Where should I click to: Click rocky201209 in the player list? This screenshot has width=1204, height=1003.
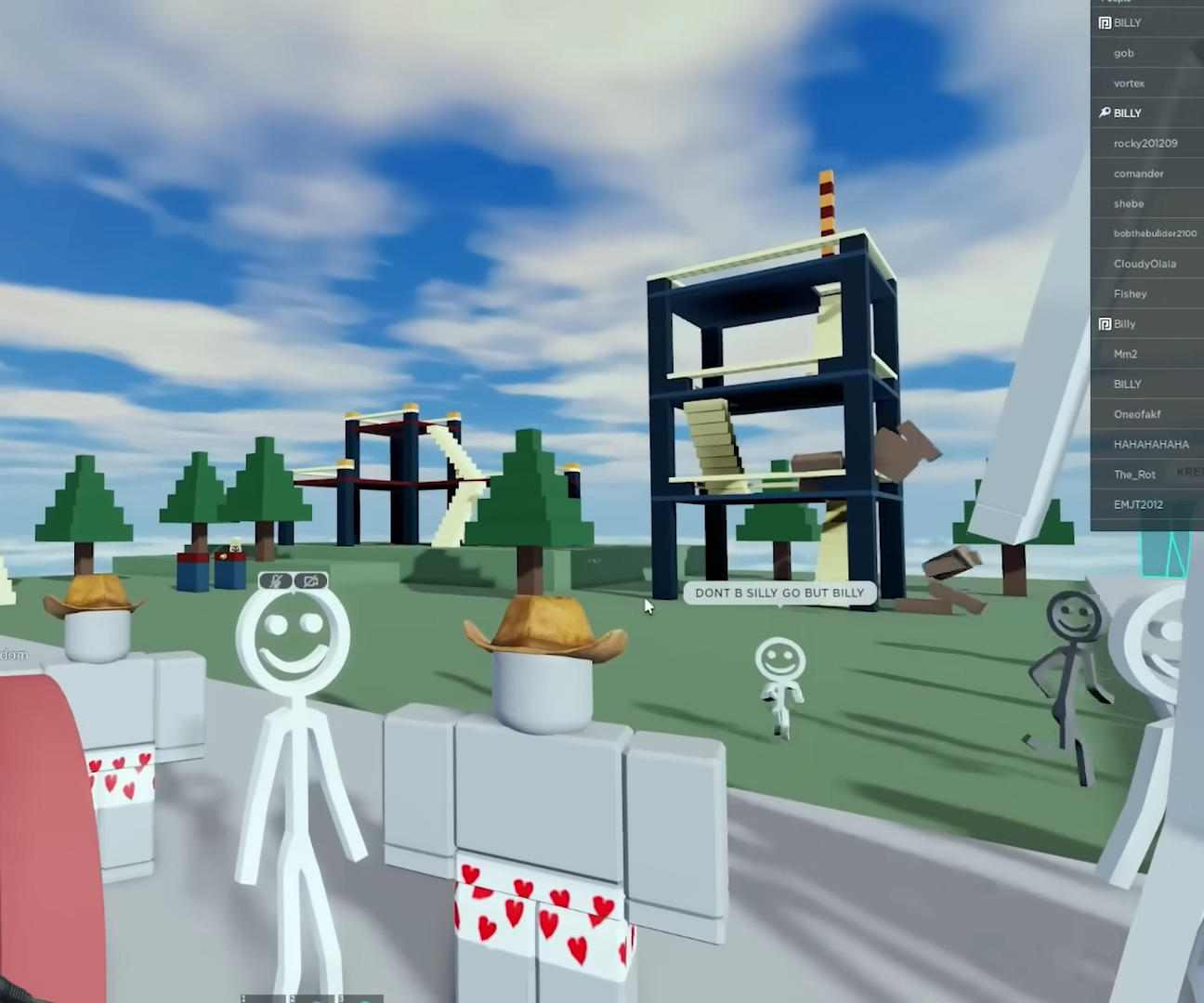click(1145, 143)
